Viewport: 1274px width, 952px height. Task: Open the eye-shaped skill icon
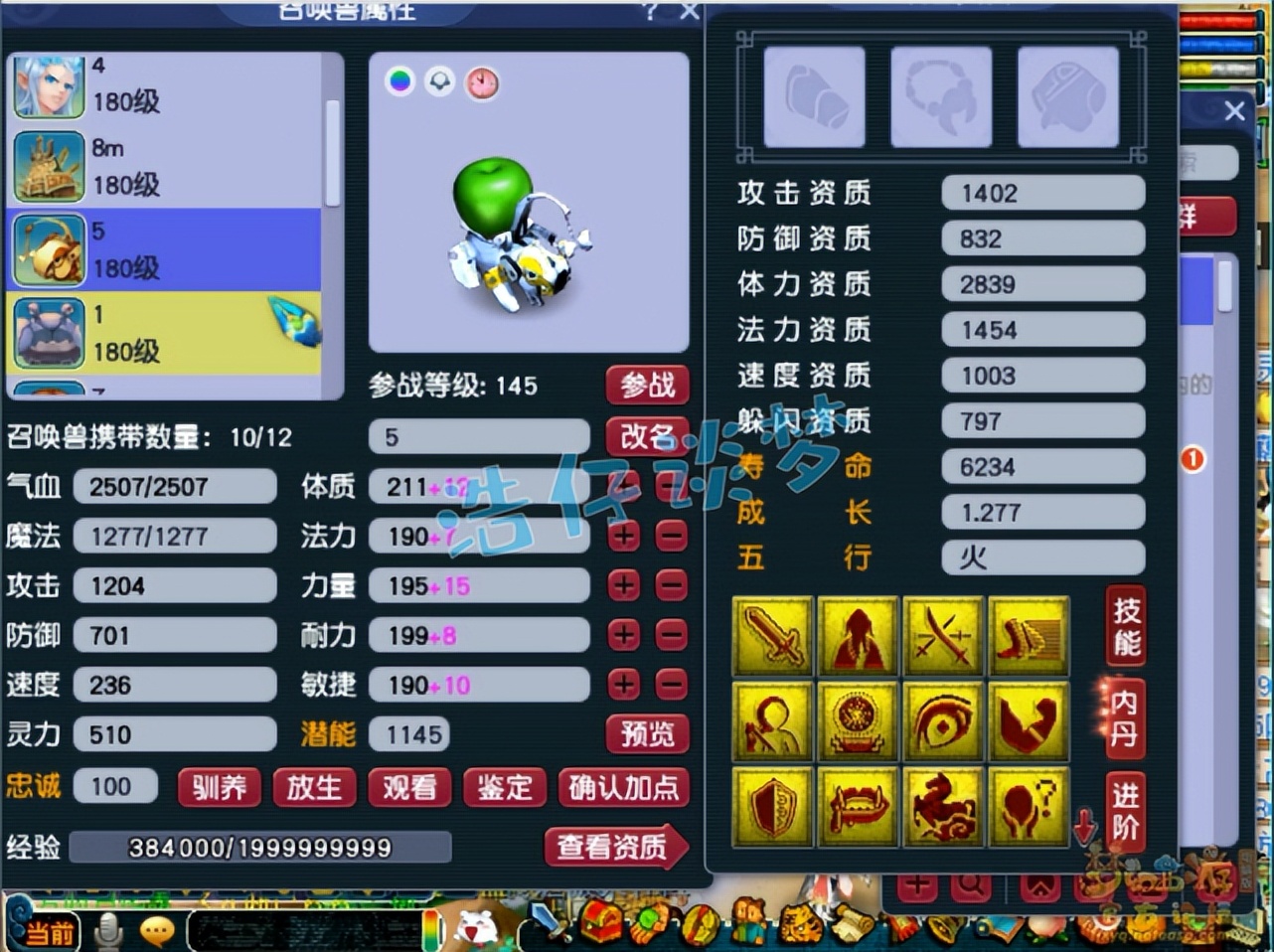pyautogui.click(x=943, y=720)
